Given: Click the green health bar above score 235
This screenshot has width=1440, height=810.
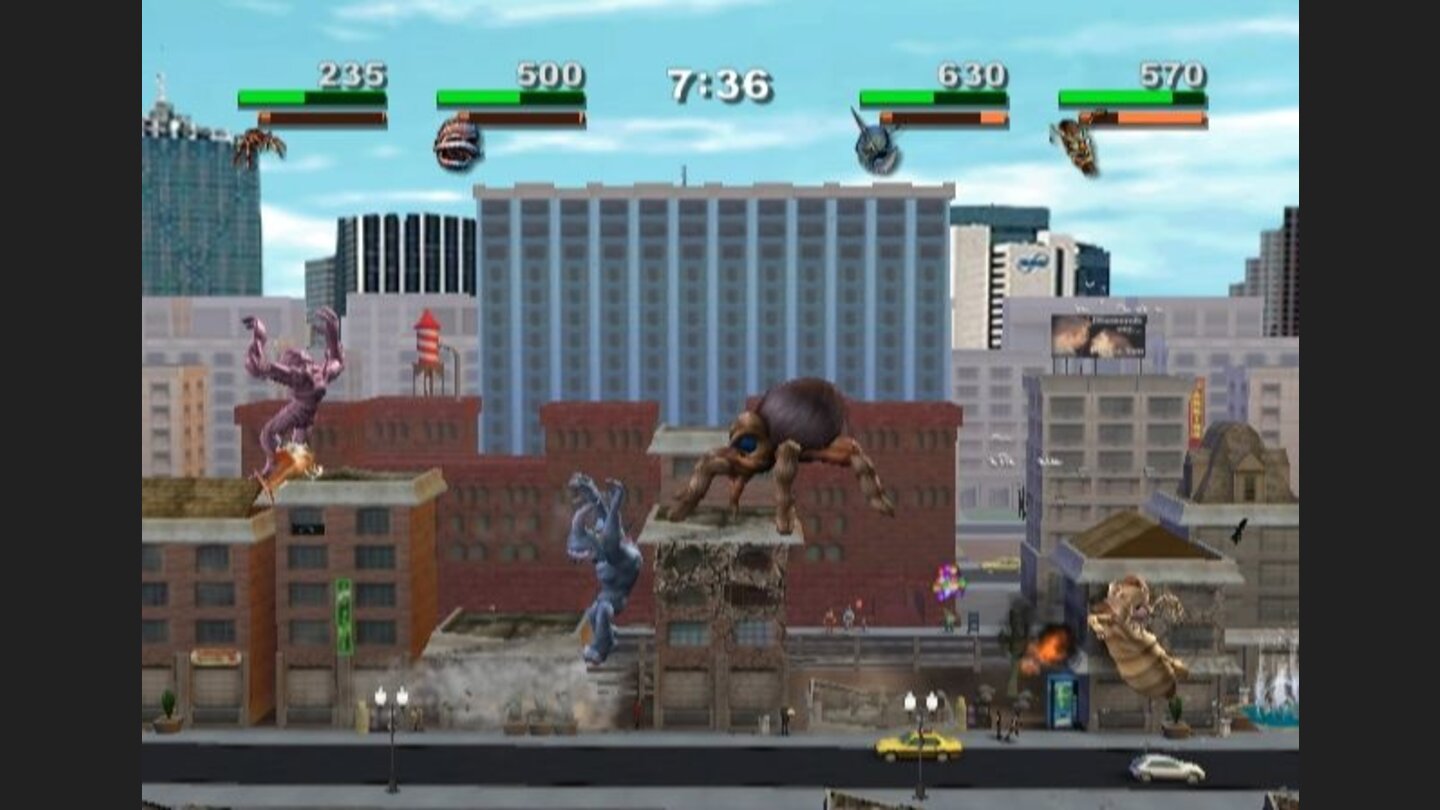Looking at the screenshot, I should click(x=312, y=100).
